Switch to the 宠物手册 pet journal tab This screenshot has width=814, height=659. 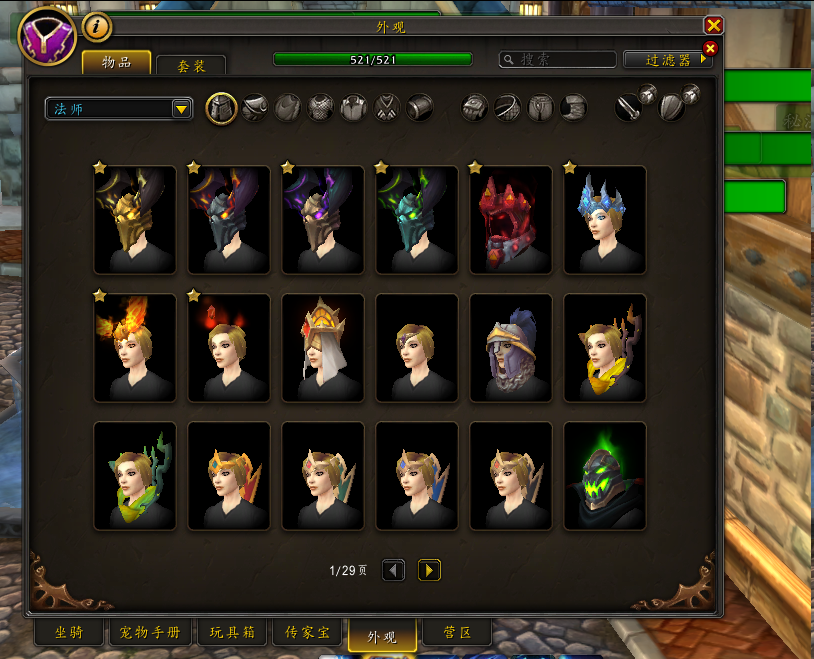pos(149,634)
